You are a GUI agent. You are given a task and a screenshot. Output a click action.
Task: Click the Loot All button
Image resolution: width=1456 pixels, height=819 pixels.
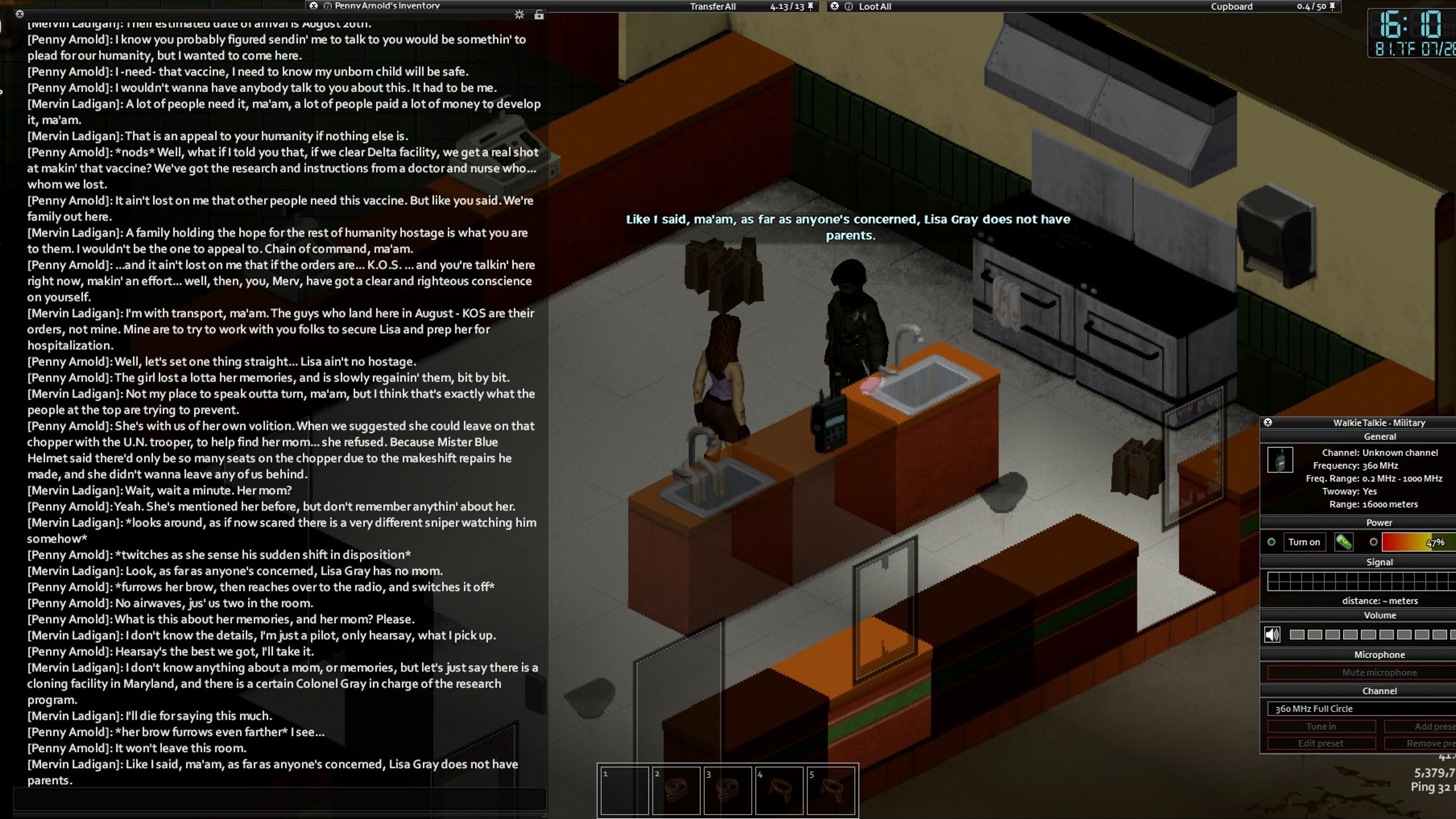874,6
